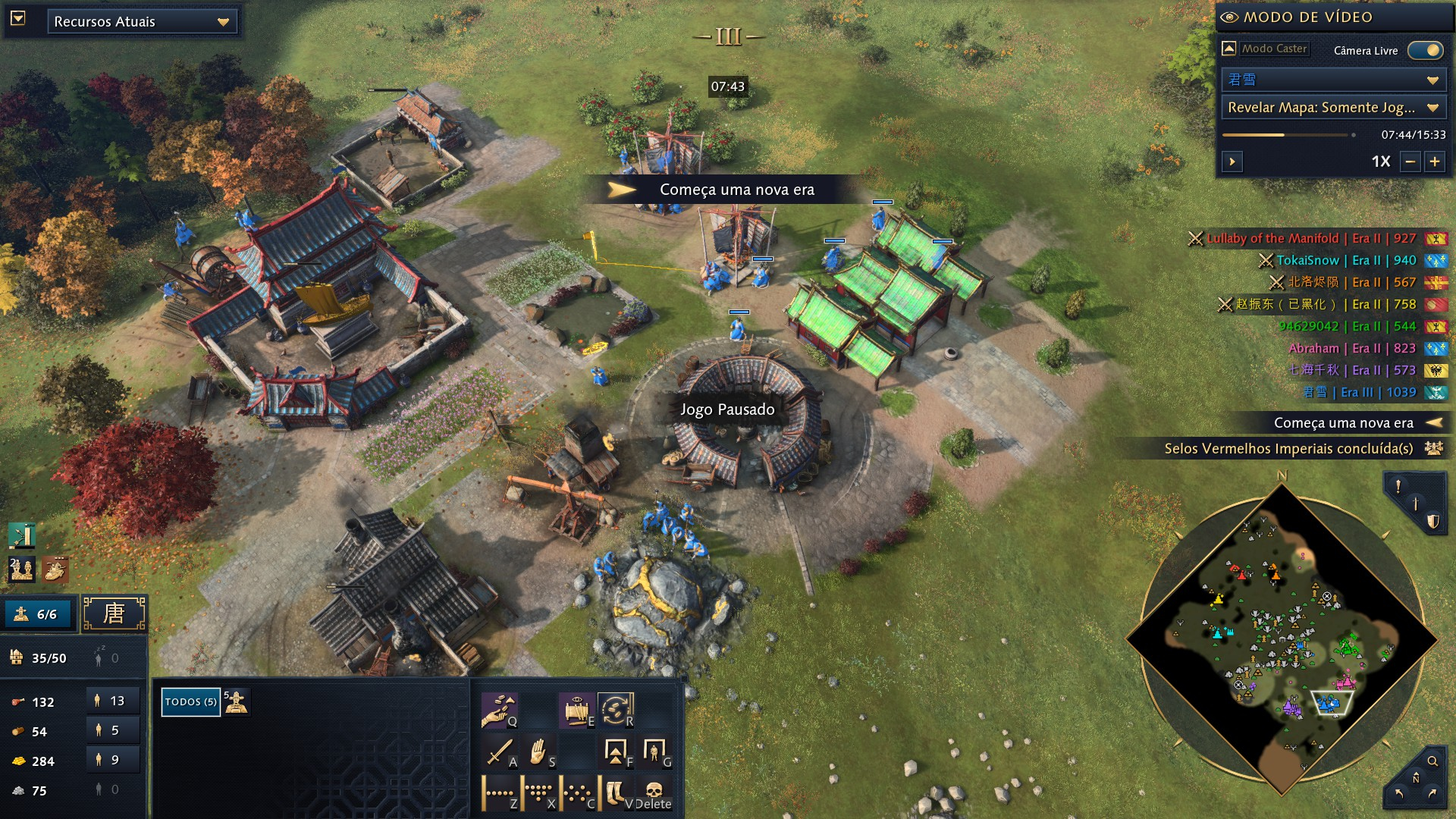
Task: Select TokaiSnow in the player list
Action: click(1307, 260)
